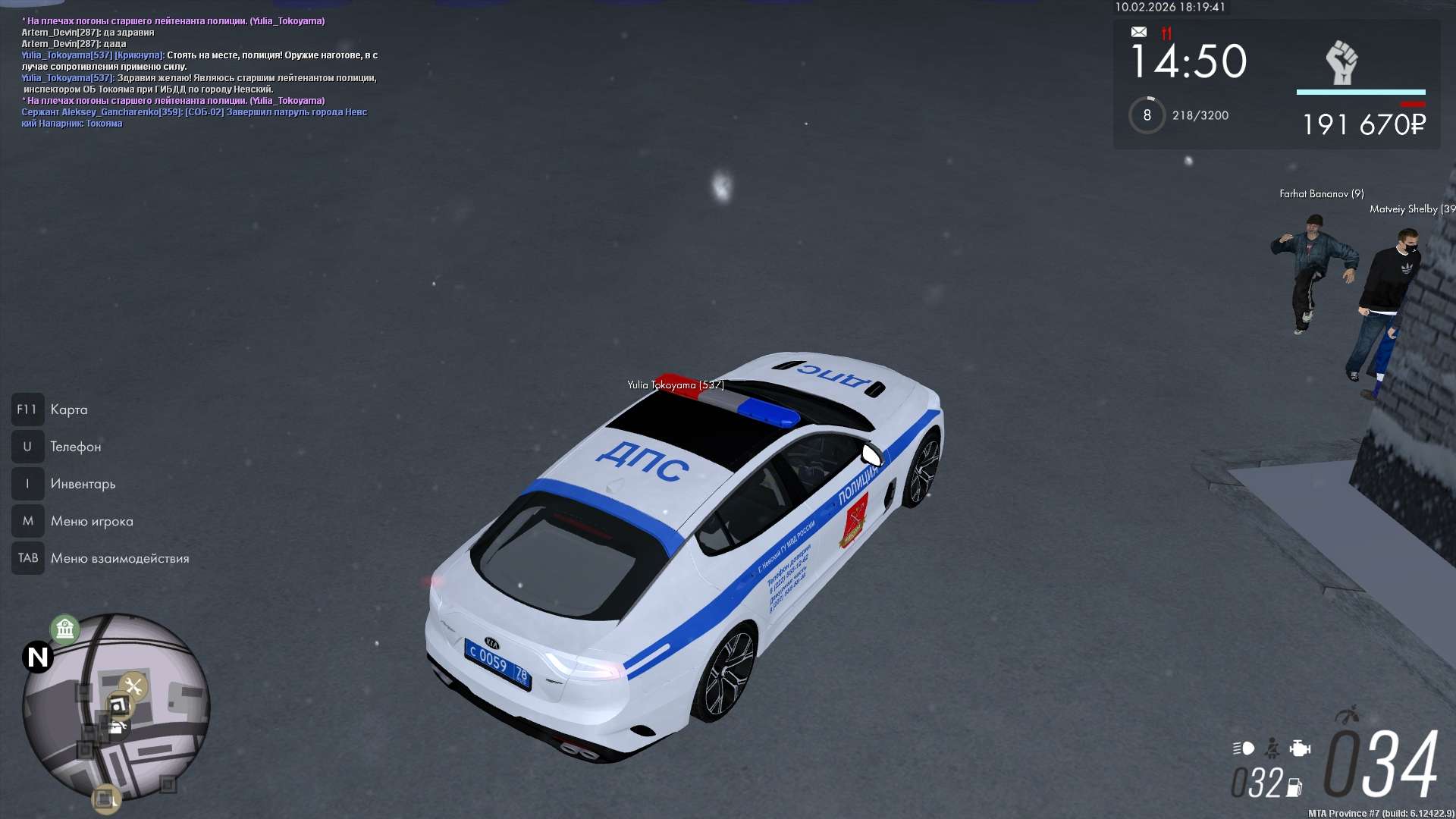Select the crossed wrench tools minimap marker
This screenshot has height=819, width=1456.
(x=134, y=687)
